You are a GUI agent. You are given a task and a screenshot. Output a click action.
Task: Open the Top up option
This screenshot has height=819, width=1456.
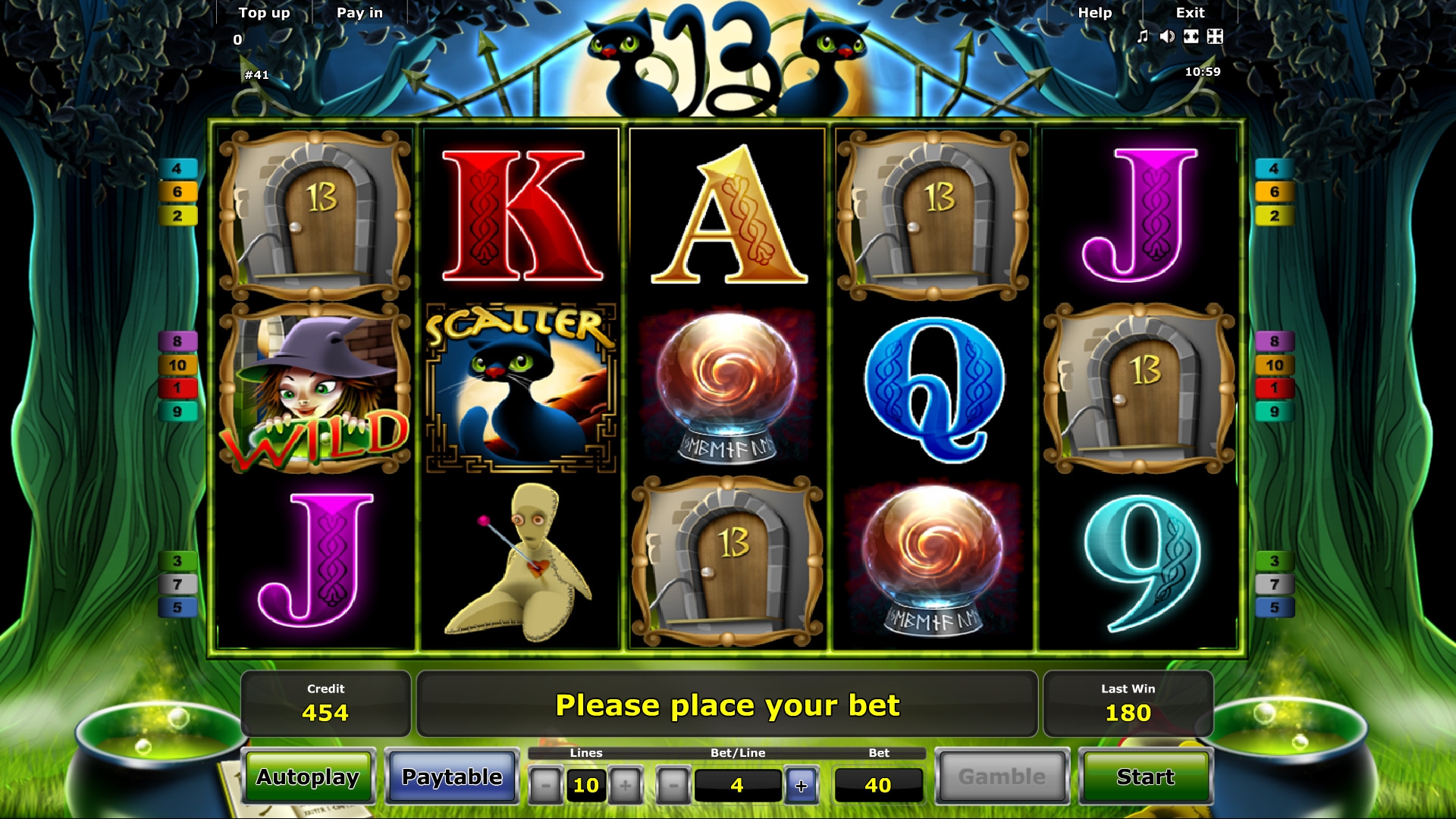click(x=264, y=13)
